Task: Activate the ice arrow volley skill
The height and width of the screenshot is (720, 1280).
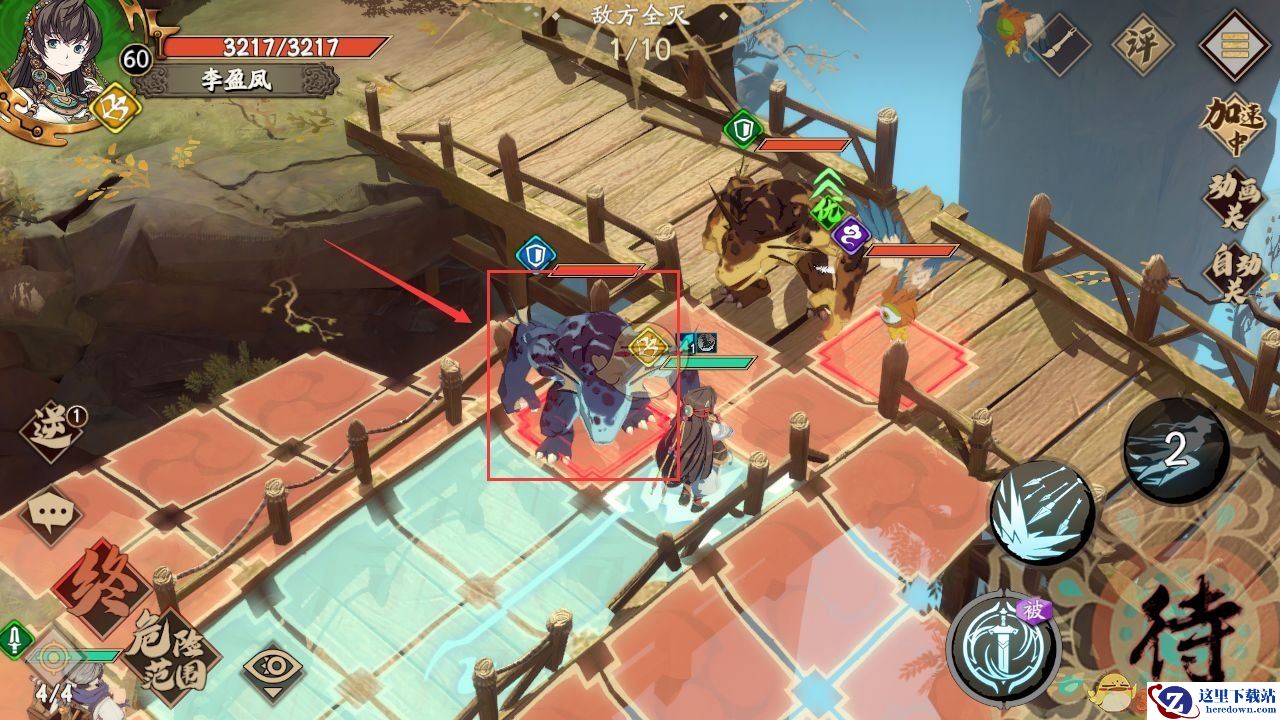Action: (1039, 513)
